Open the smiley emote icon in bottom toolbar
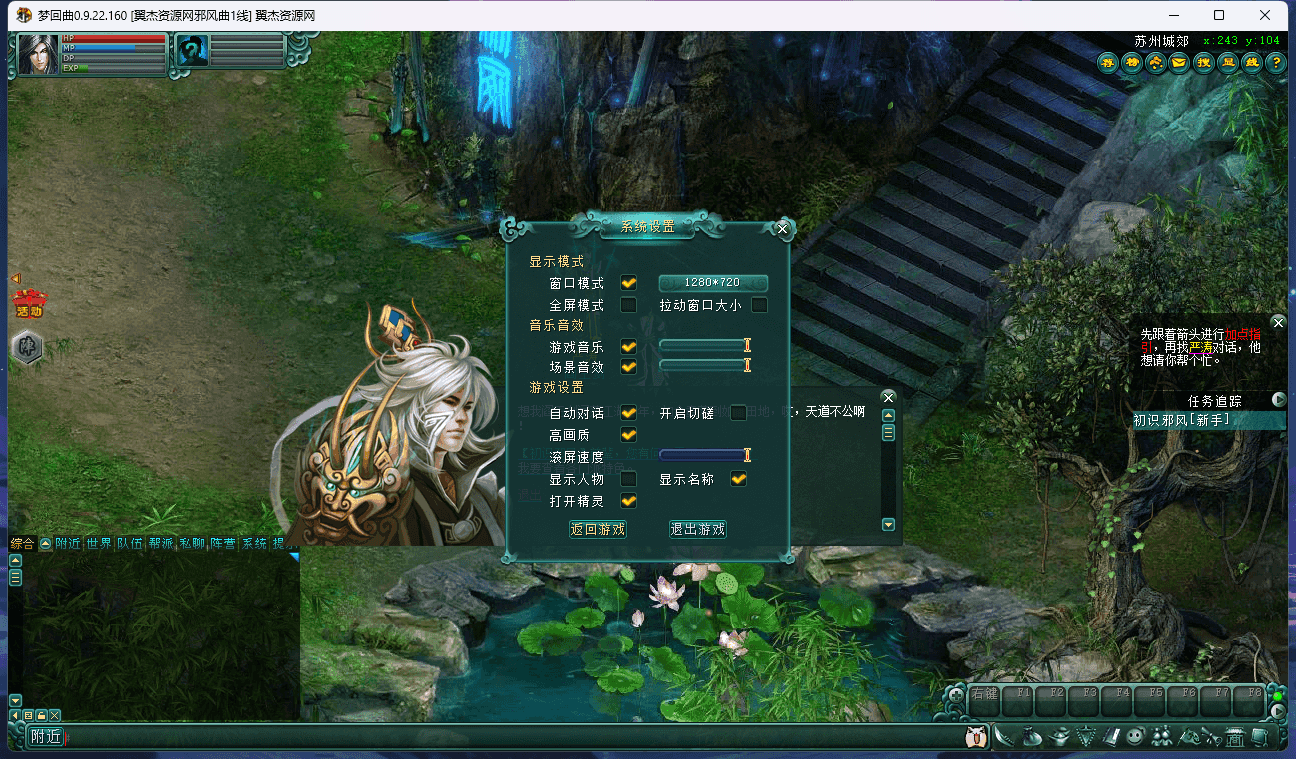1296x759 pixels. [1135, 736]
